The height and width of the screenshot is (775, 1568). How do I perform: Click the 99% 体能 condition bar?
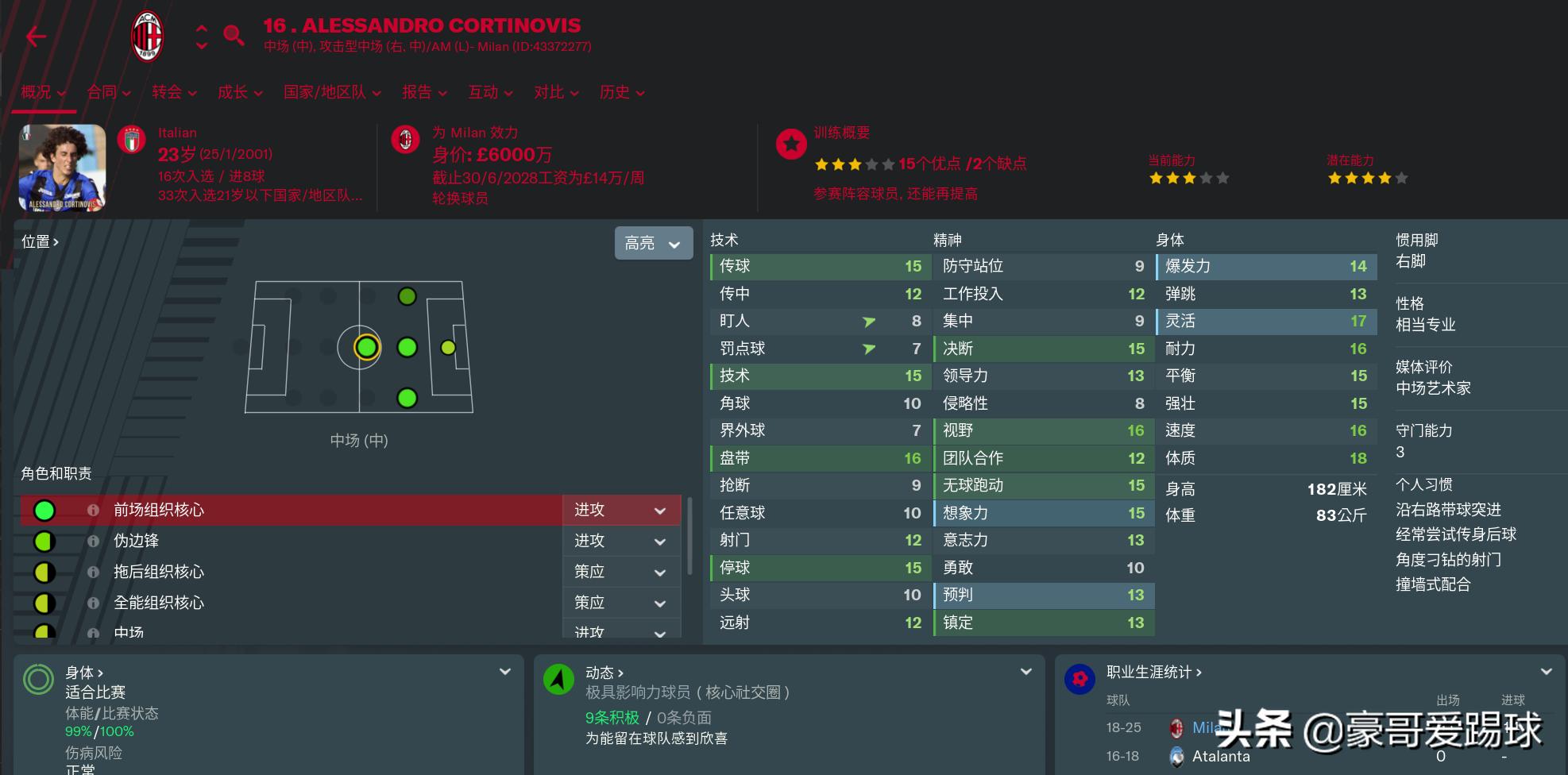(x=77, y=731)
